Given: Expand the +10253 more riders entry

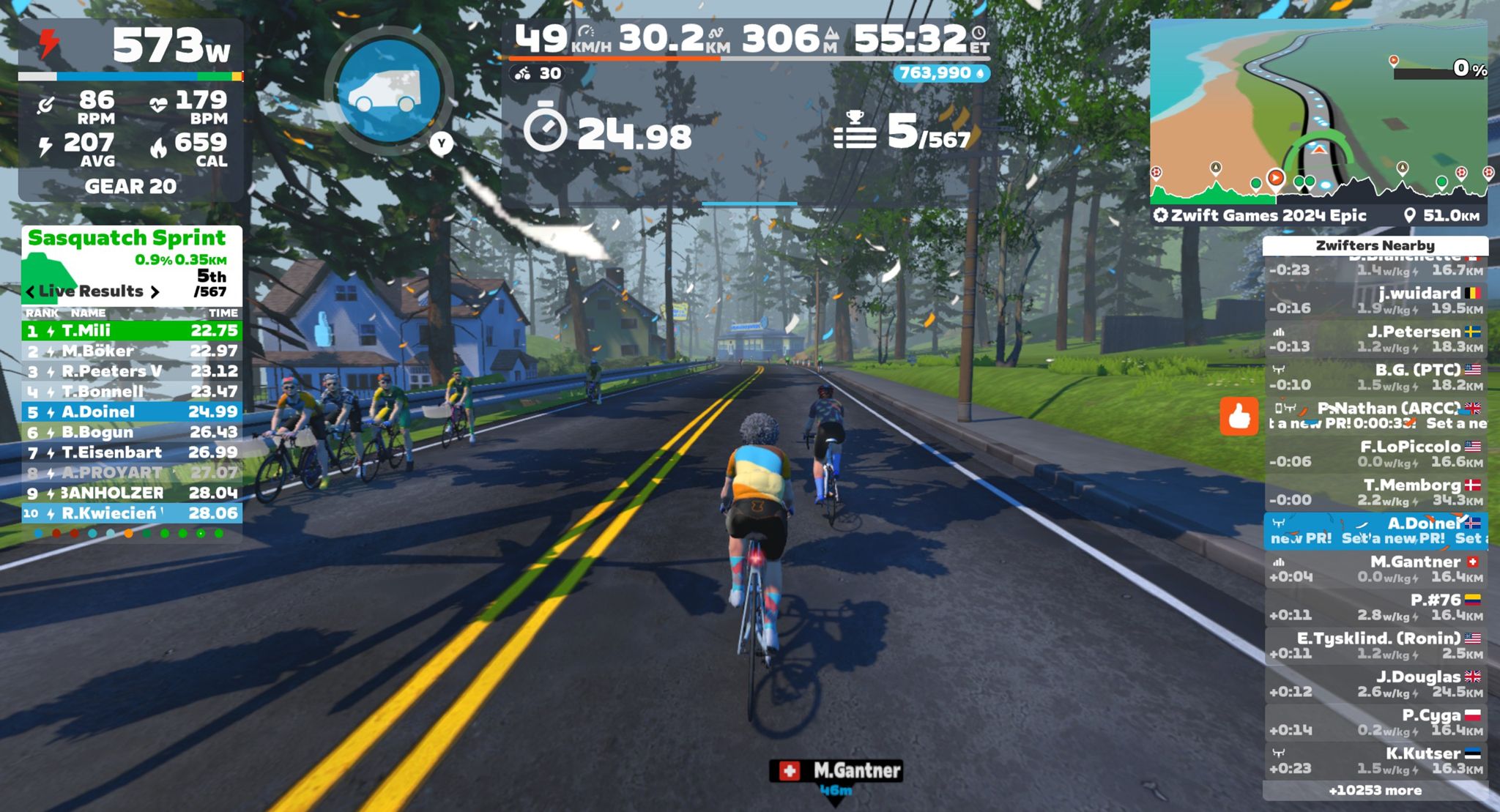Looking at the screenshot, I should 1375,791.
